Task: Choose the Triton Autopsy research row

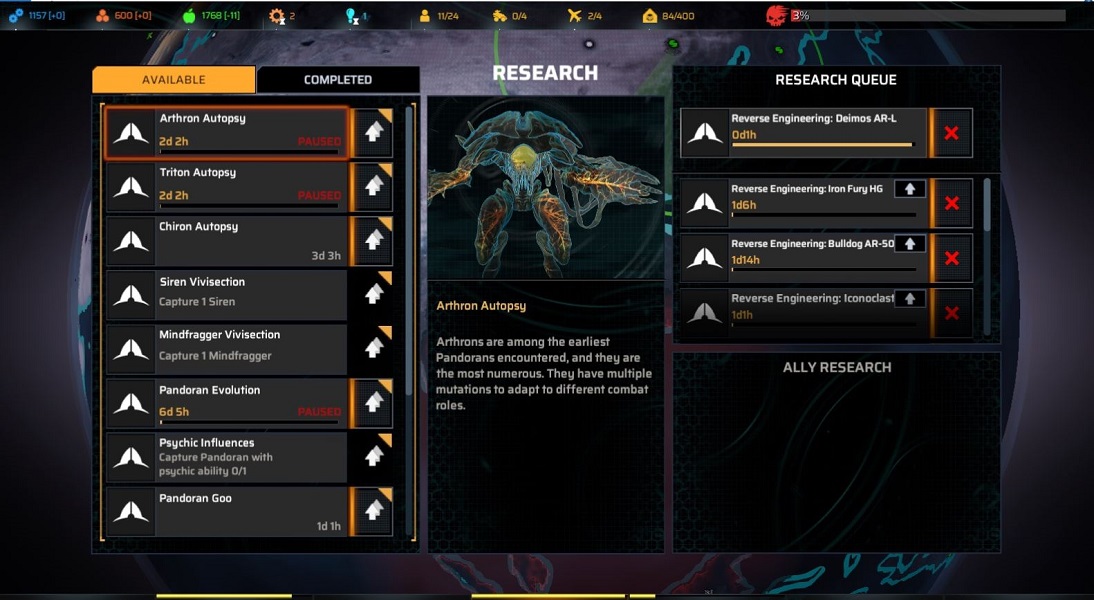Action: 226,186
